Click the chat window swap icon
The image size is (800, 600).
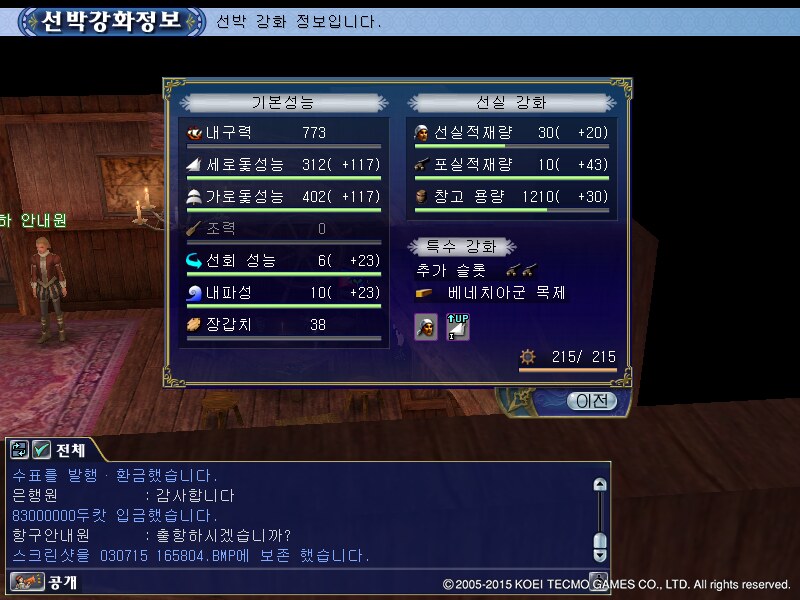(20, 450)
